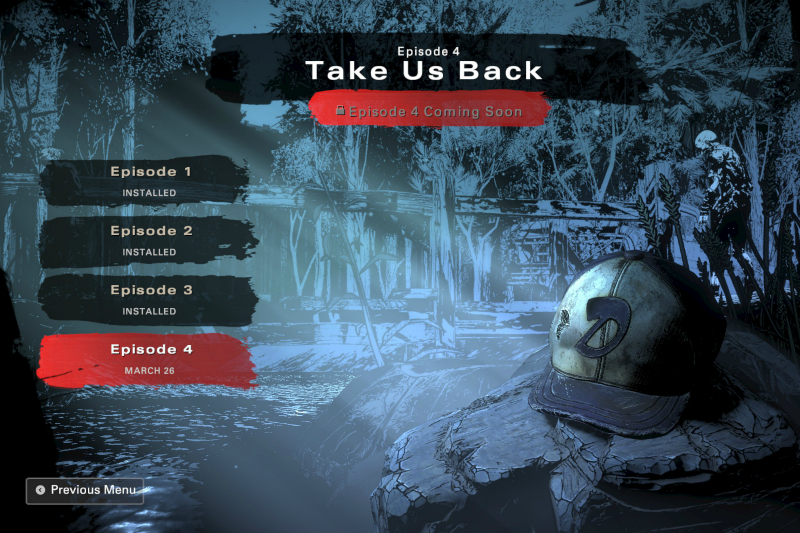Go back with Previous Menu

tap(85, 490)
